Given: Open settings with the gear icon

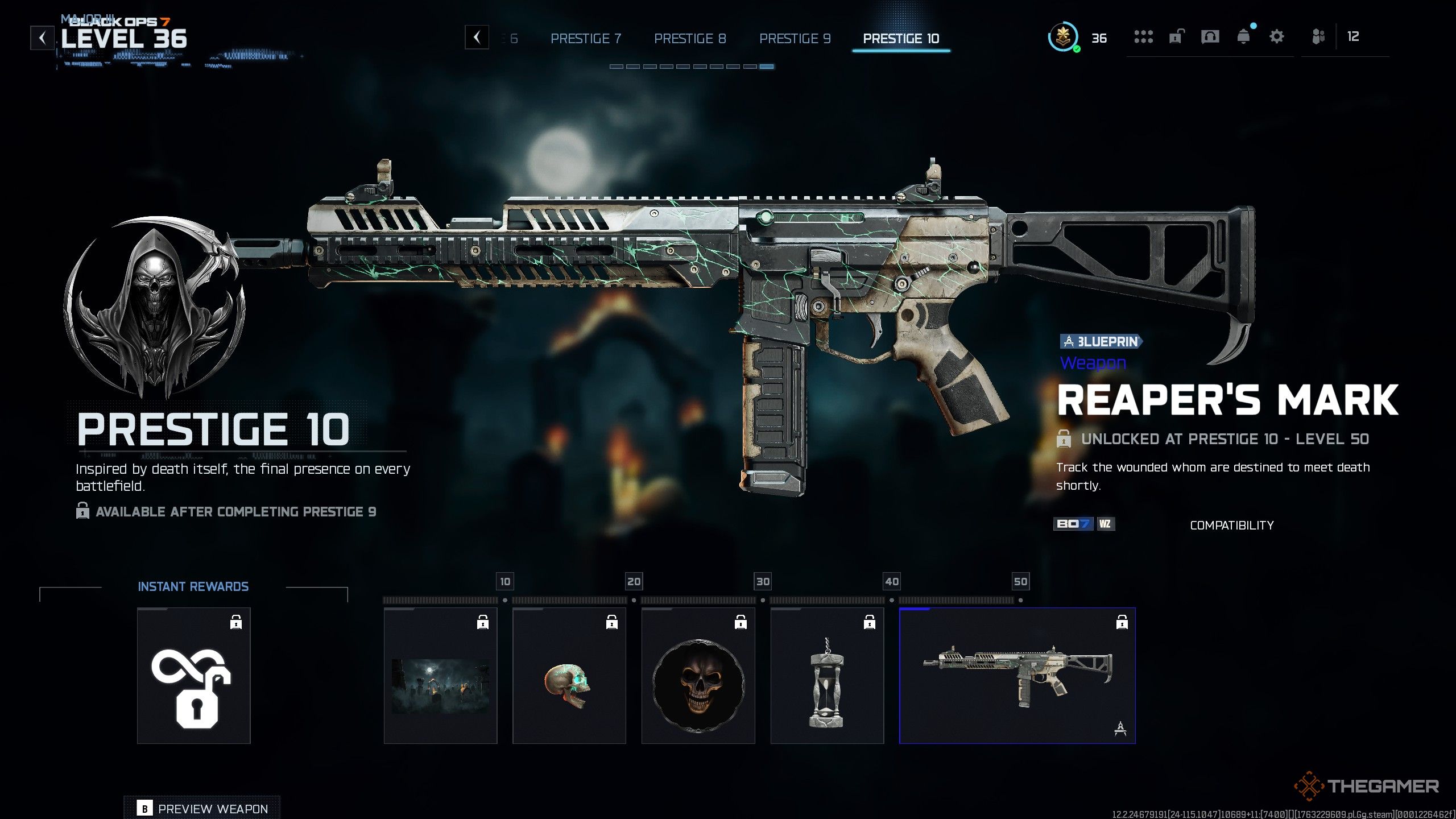Looking at the screenshot, I should tap(1277, 37).
